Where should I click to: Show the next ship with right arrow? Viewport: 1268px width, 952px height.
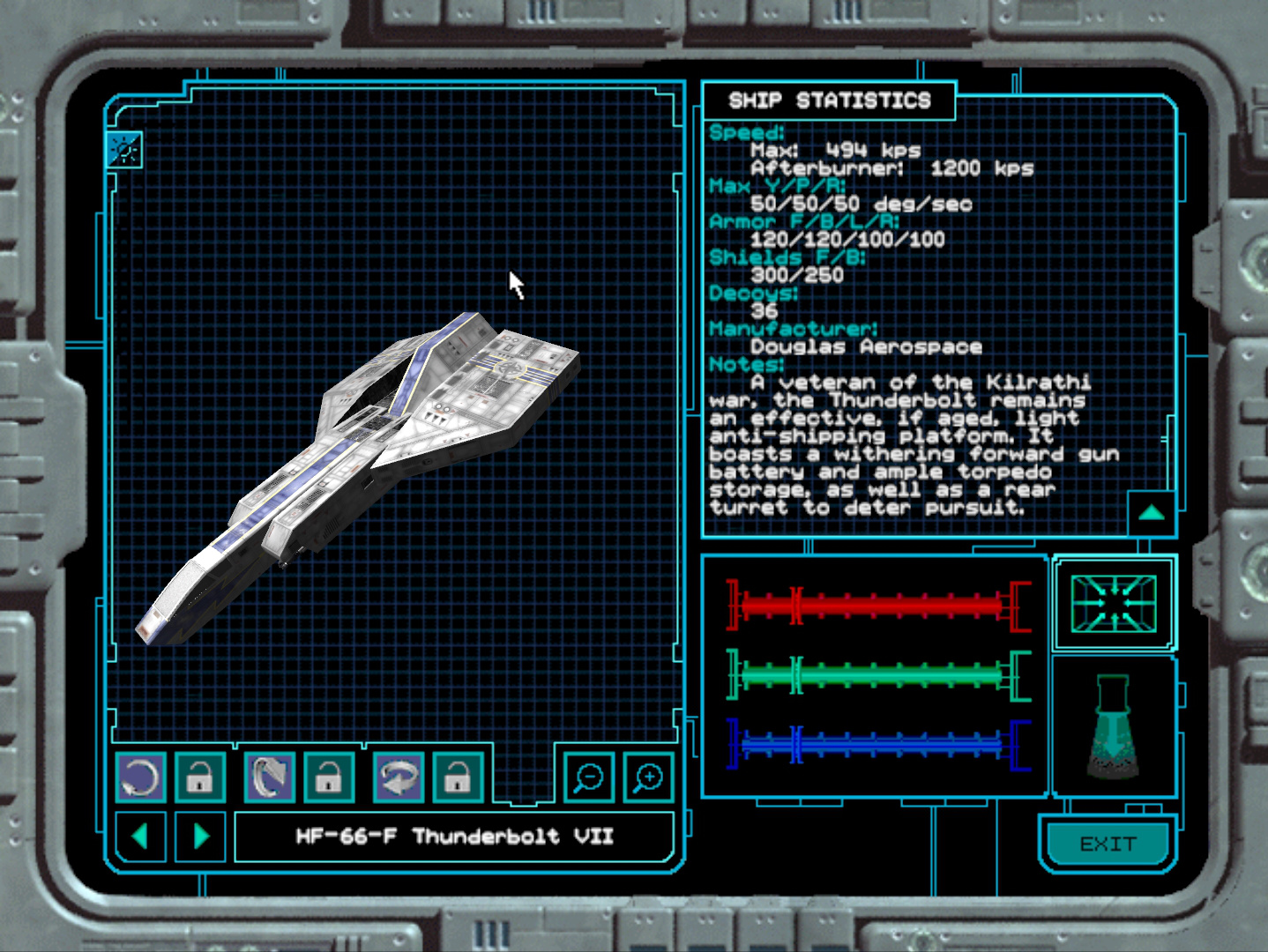point(200,836)
